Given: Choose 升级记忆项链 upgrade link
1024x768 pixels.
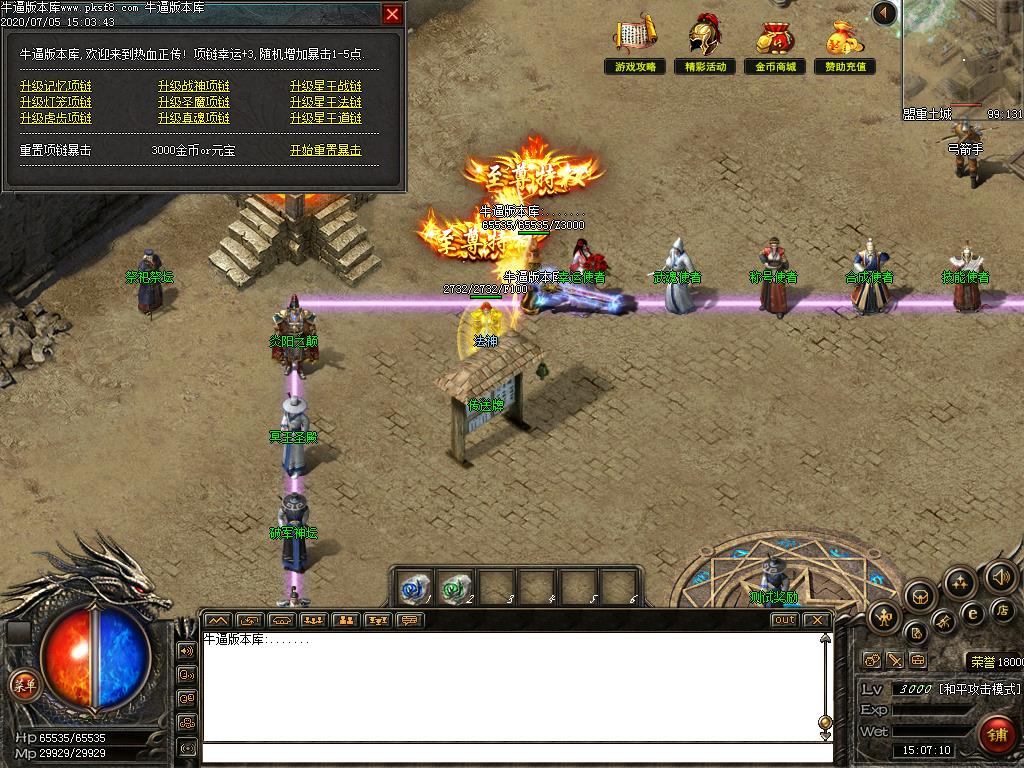Looking at the screenshot, I should 55,86.
